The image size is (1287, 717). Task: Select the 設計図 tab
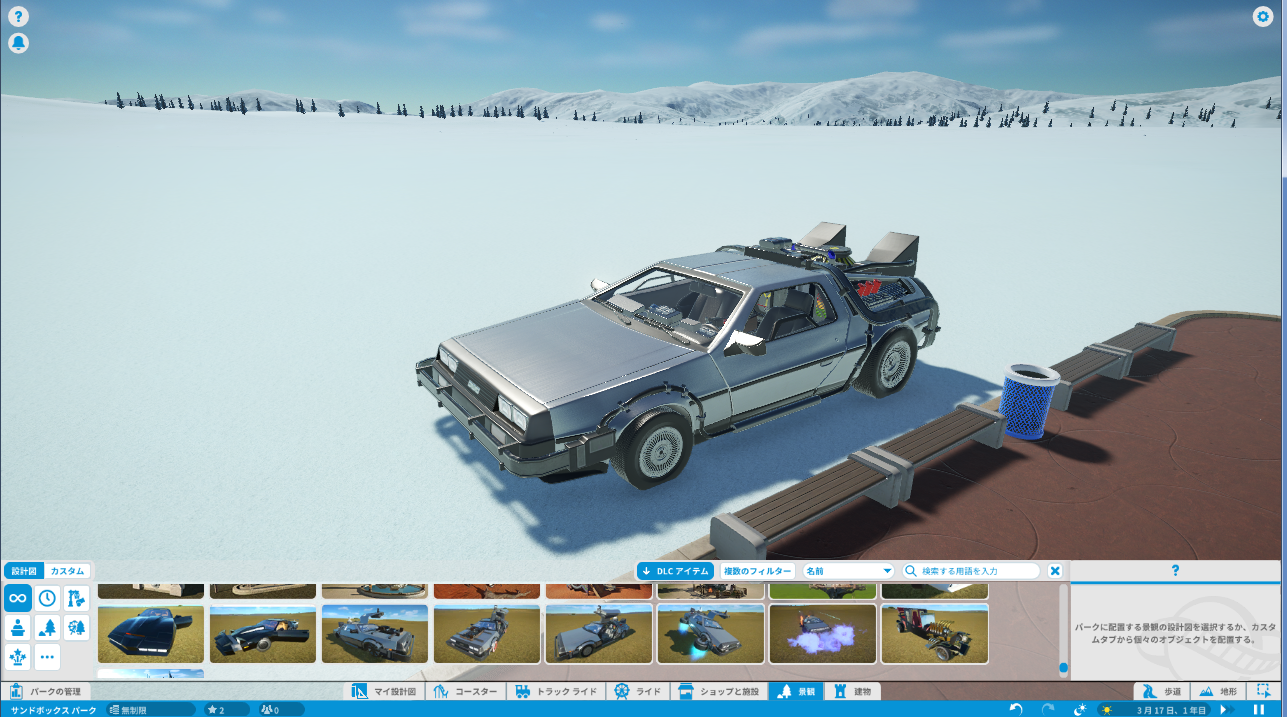tap(24, 571)
